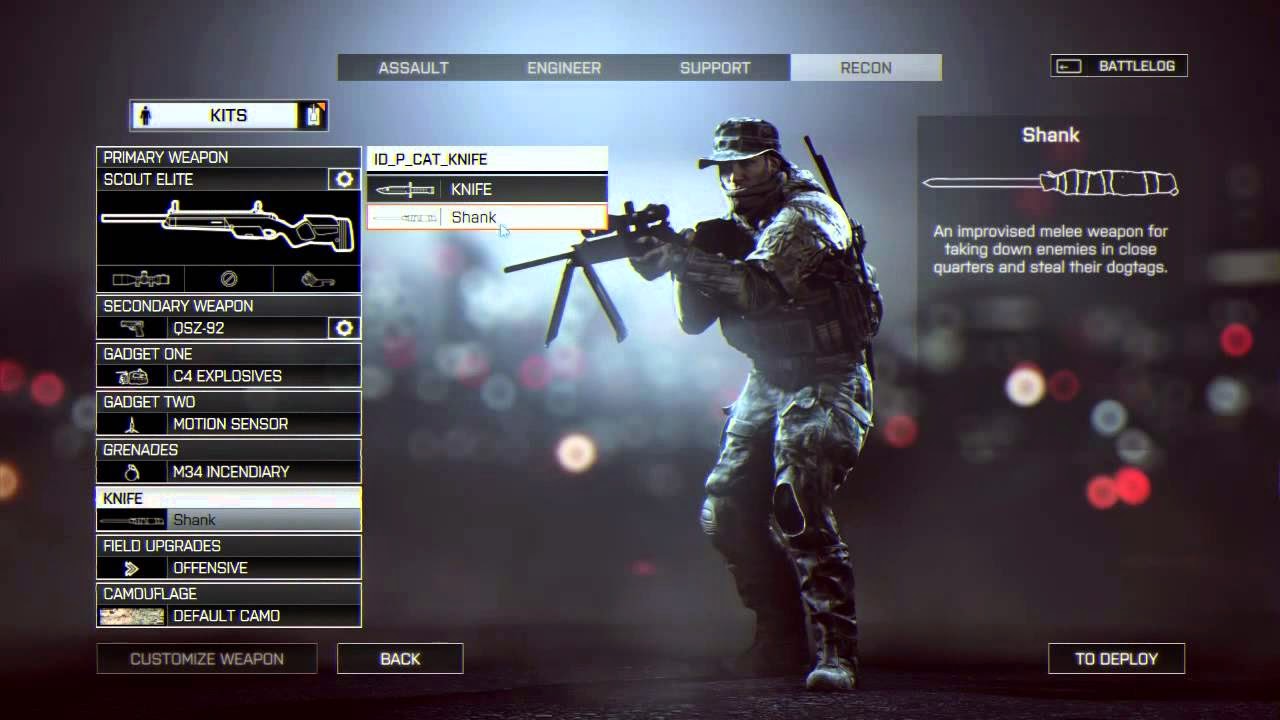The image size is (1280, 720).
Task: Select the scope attachment slot under Scout Elite
Action: click(140, 279)
